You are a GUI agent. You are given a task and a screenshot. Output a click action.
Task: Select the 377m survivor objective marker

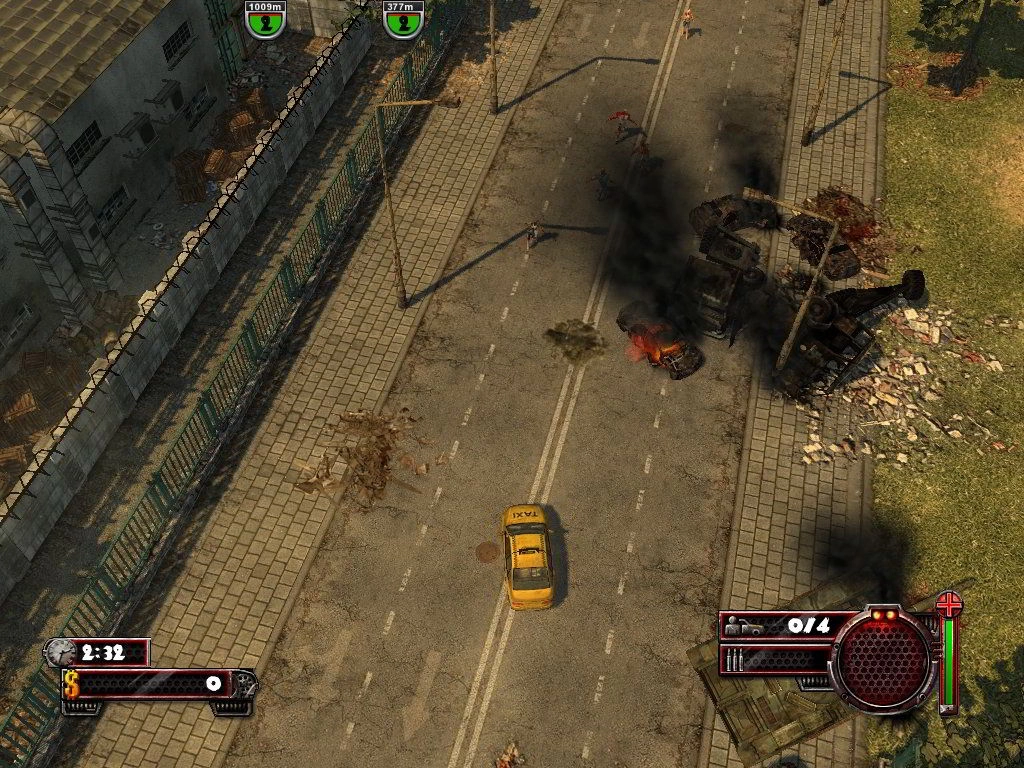click(x=403, y=19)
